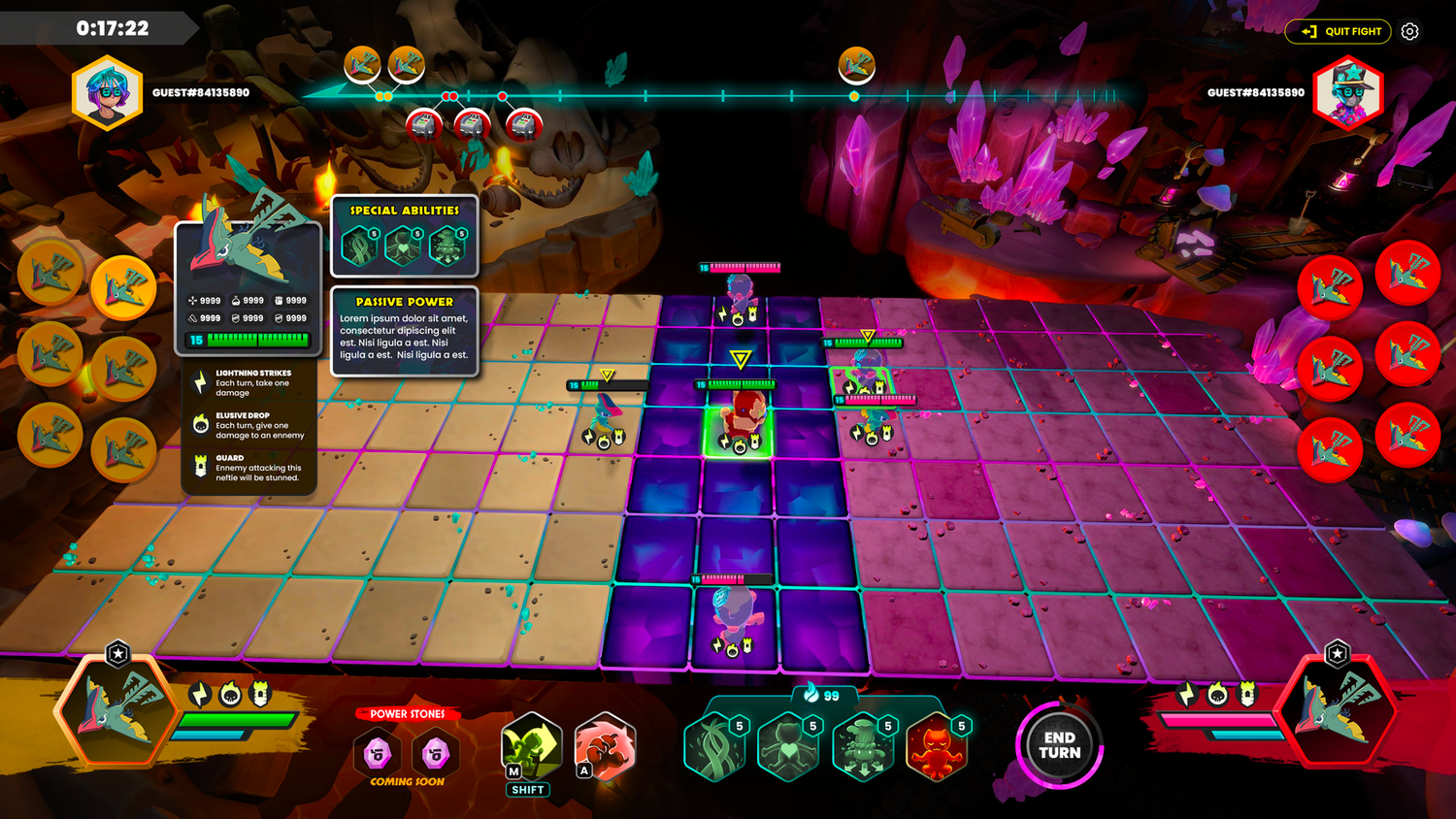
Task: Inspect the opponent's top-hat avatar
Action: (1348, 93)
